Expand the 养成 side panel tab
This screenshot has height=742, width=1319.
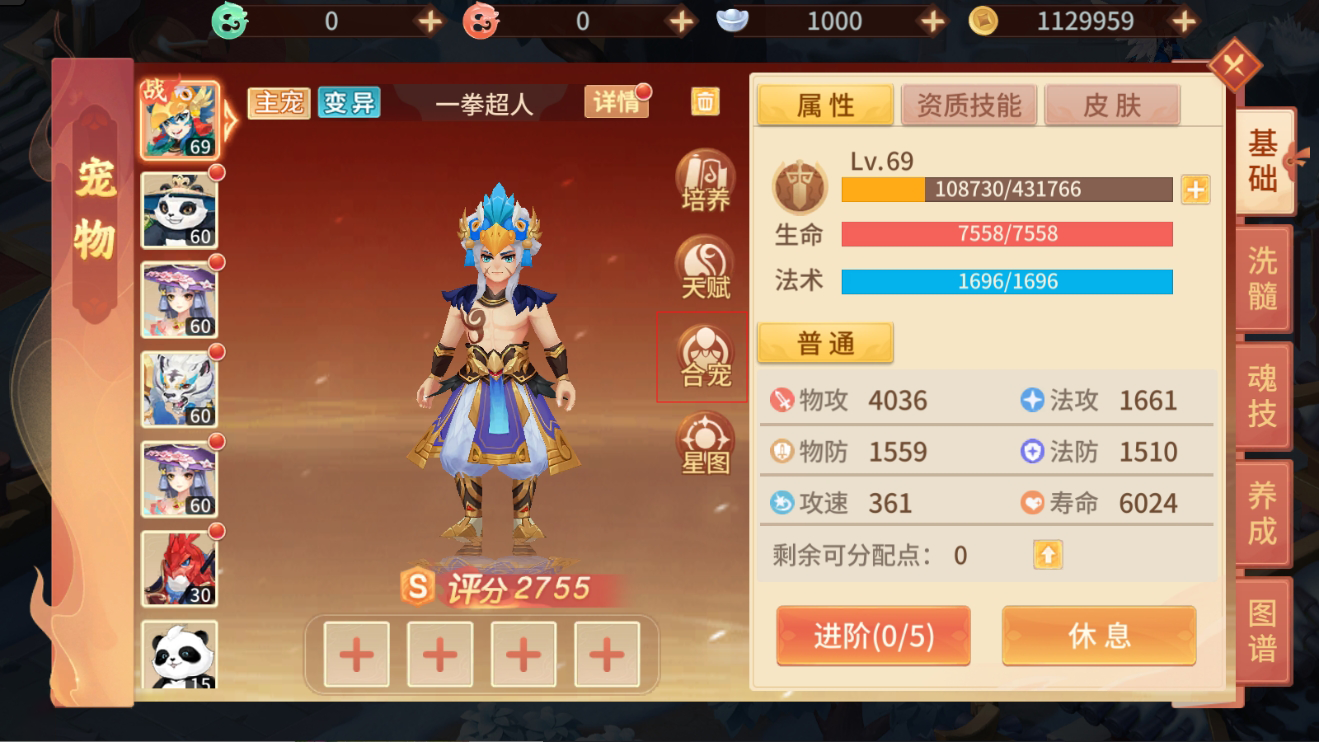tap(1261, 512)
